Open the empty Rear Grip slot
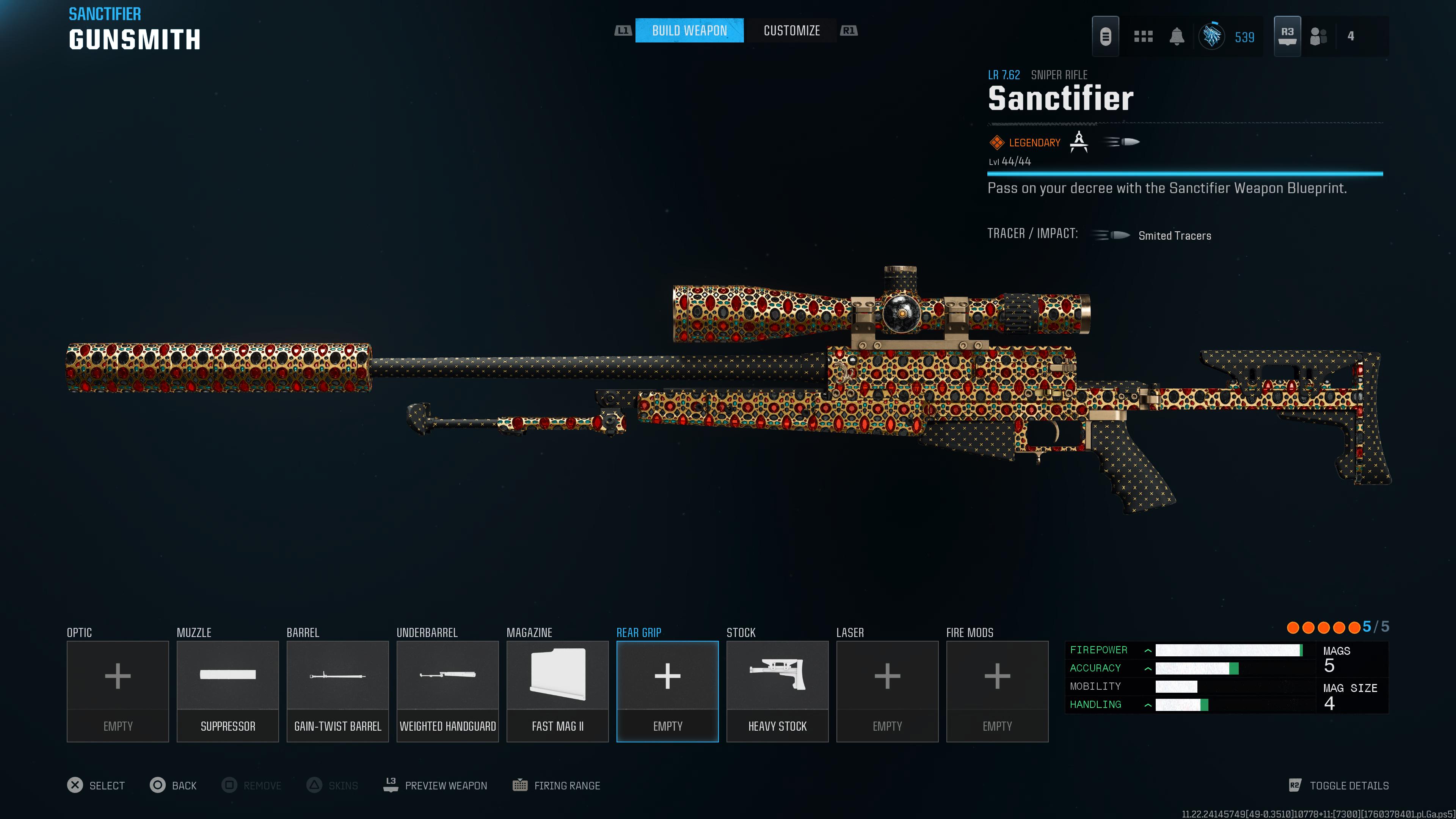This screenshot has height=819, width=1456. point(667,691)
